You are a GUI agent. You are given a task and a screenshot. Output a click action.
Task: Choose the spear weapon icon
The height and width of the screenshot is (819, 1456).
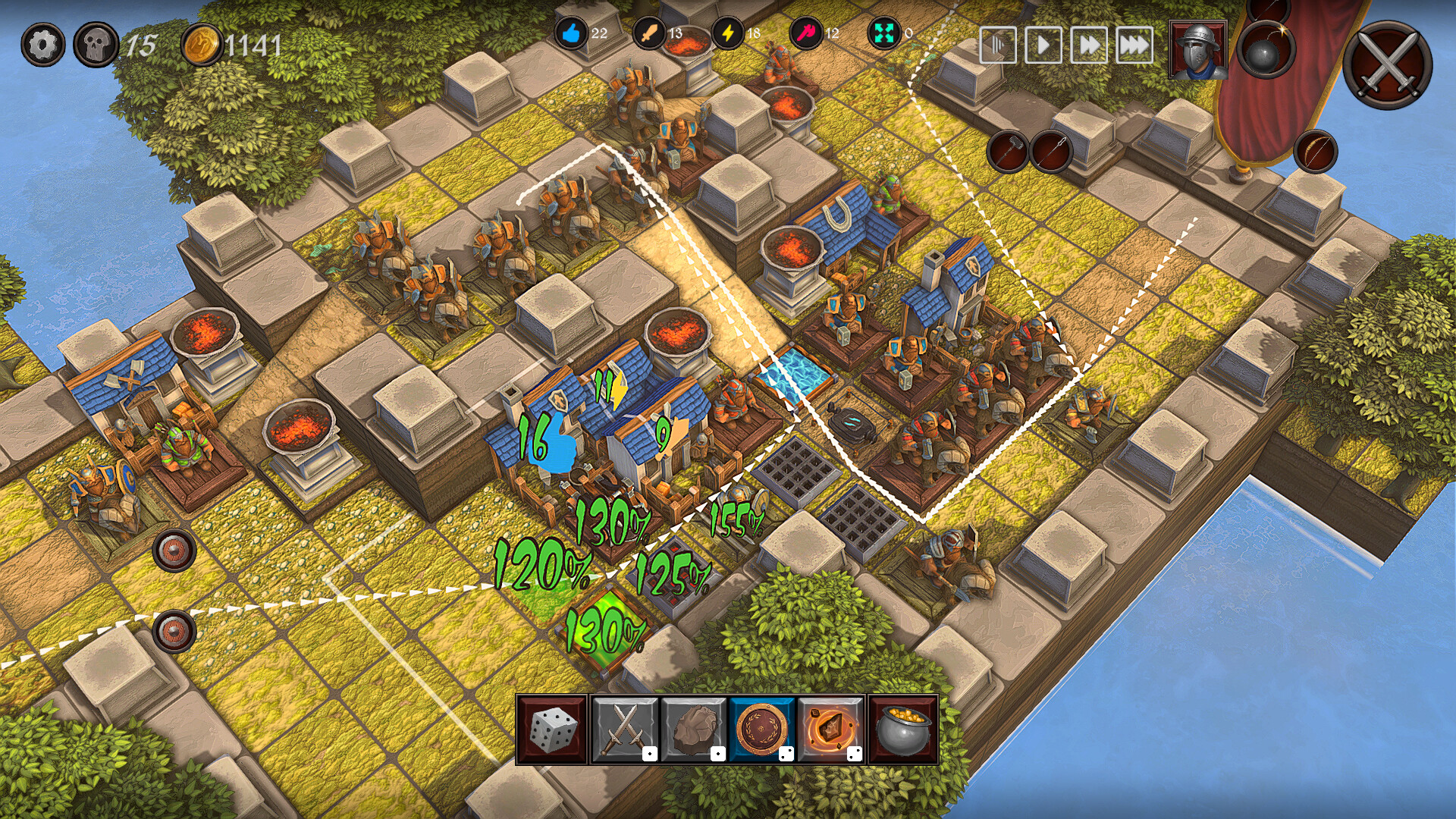[x=1052, y=151]
